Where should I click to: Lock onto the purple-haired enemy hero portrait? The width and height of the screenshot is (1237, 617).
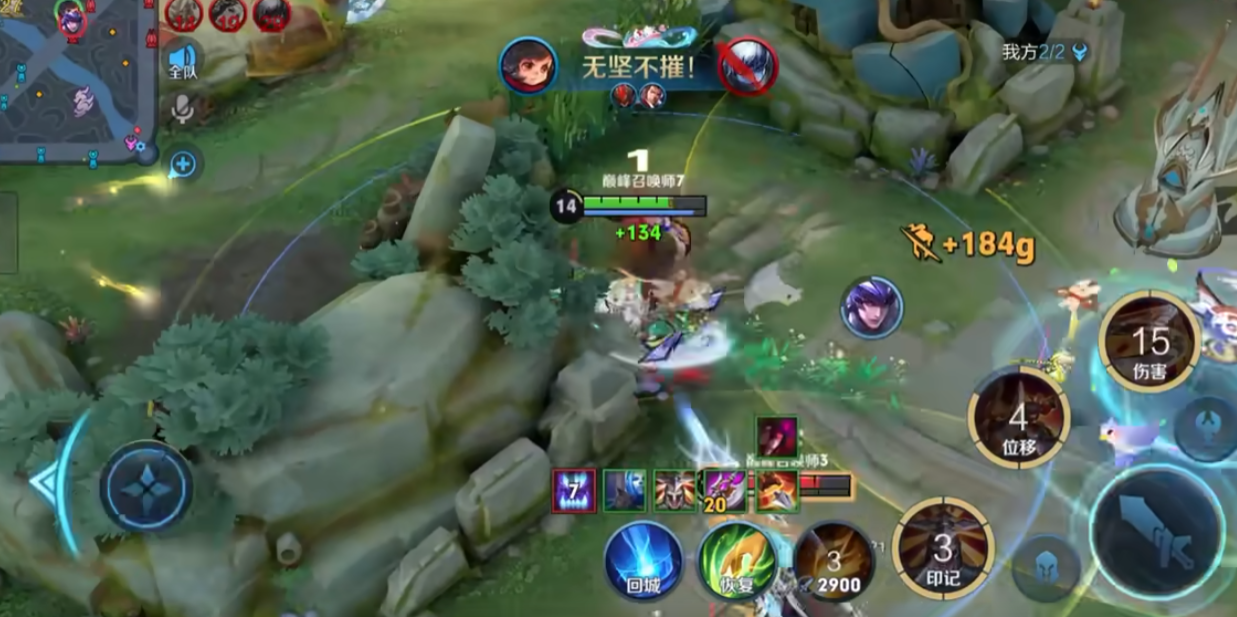pos(871,307)
